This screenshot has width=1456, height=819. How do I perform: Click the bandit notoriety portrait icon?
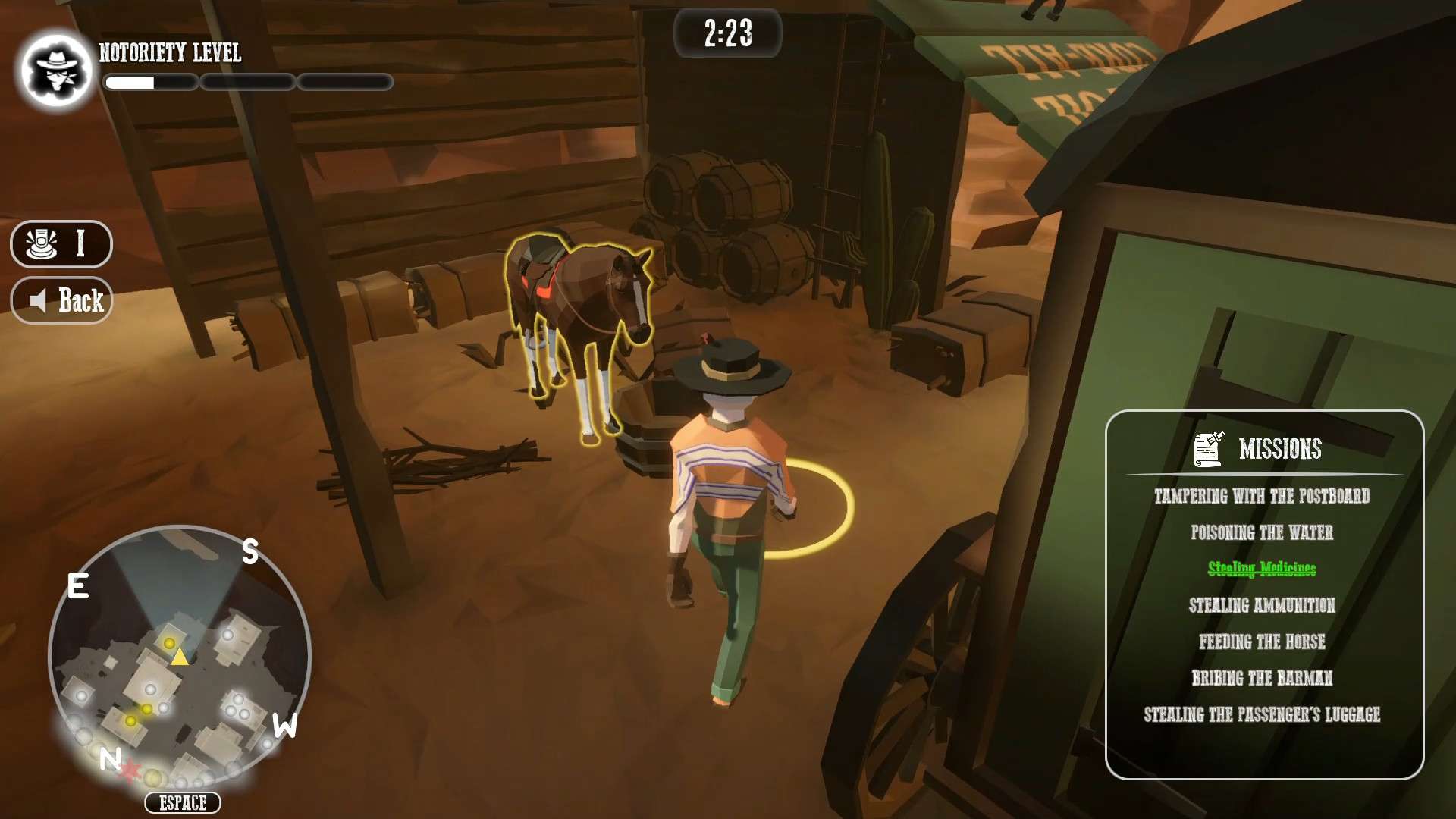(57, 70)
